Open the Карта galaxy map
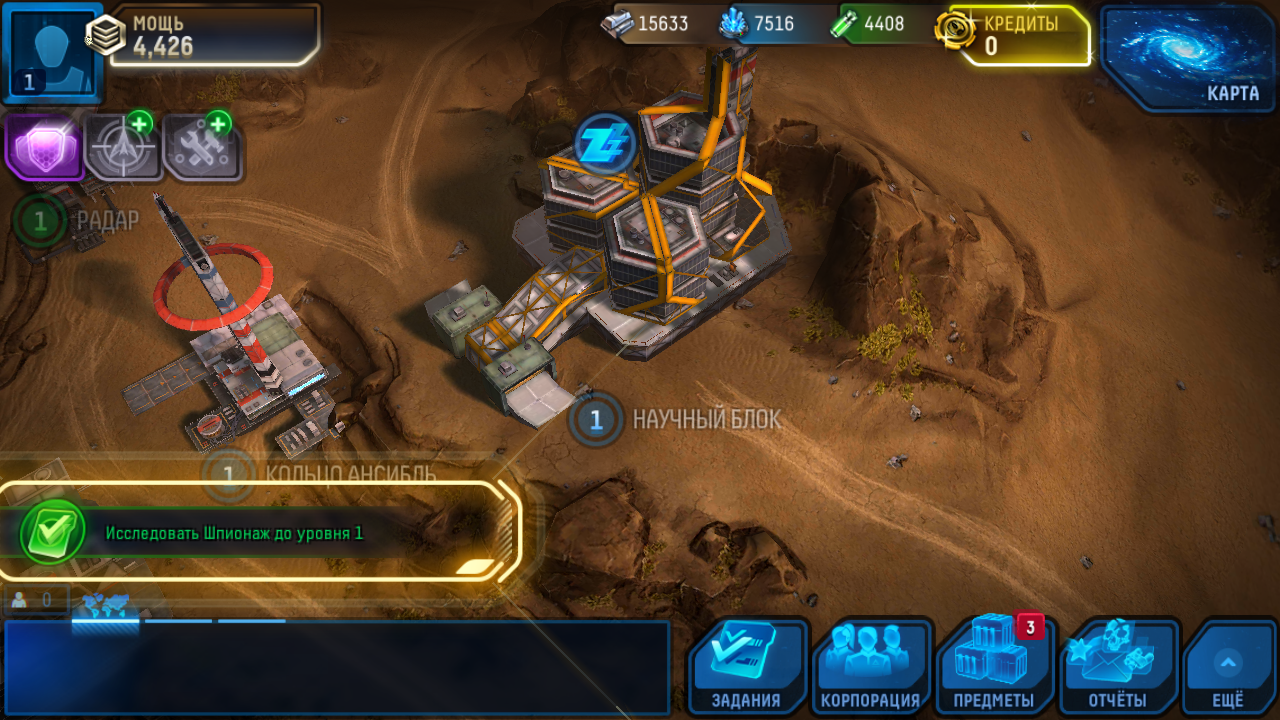Screen dimensions: 1280x720 pyautogui.click(x=1189, y=56)
